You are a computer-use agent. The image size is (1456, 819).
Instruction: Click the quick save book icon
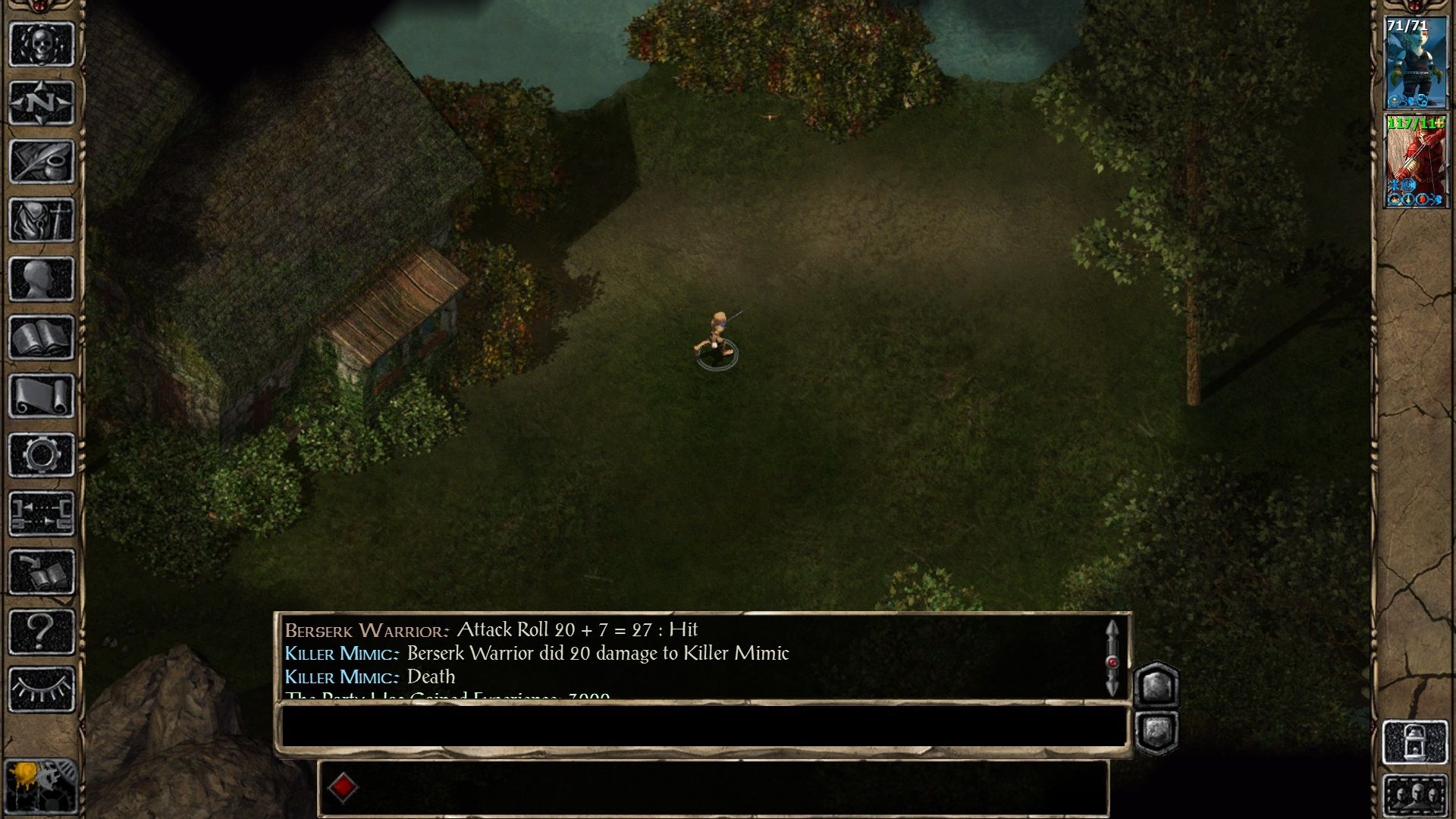pos(42,573)
